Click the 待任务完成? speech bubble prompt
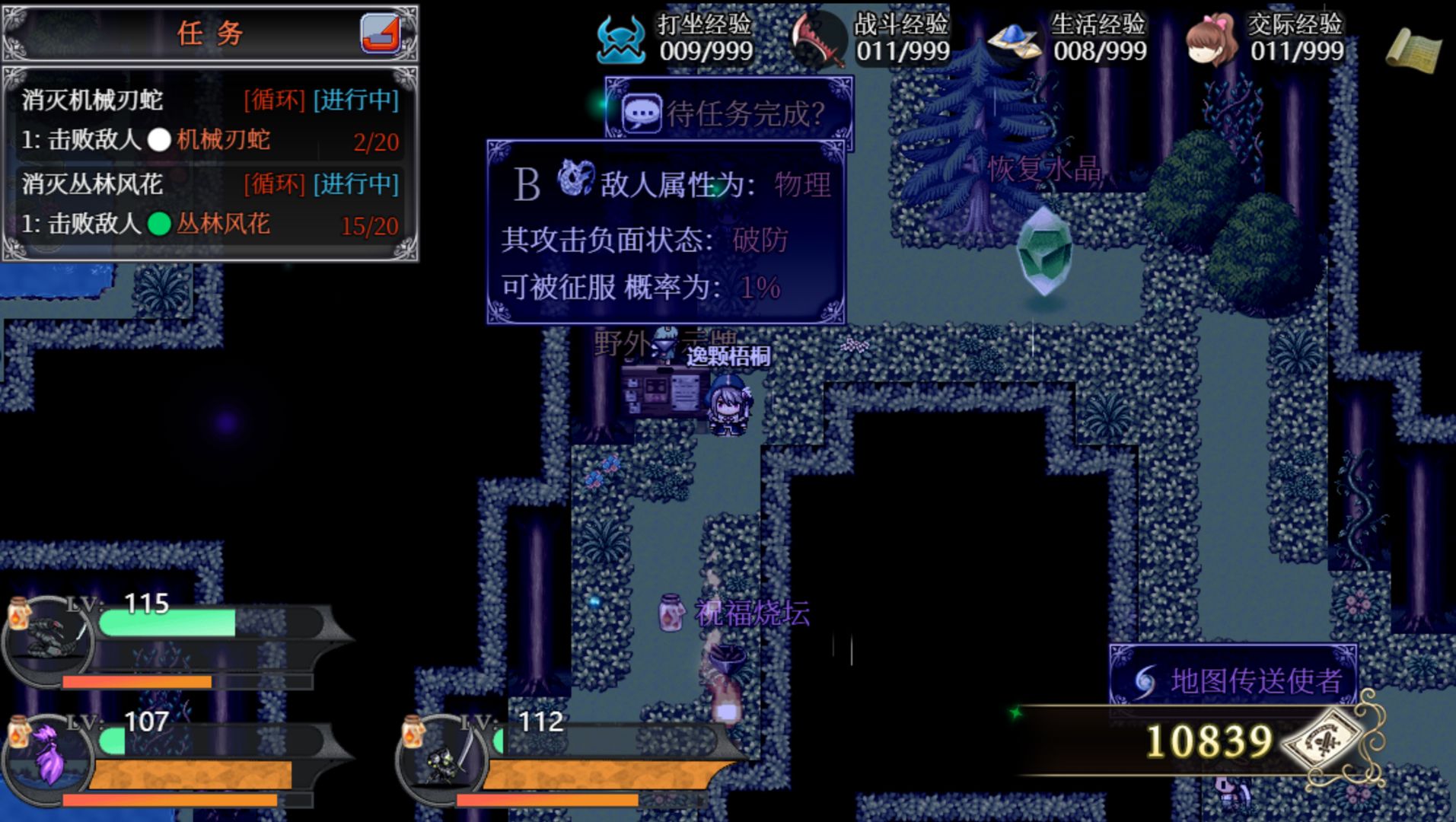 click(728, 113)
